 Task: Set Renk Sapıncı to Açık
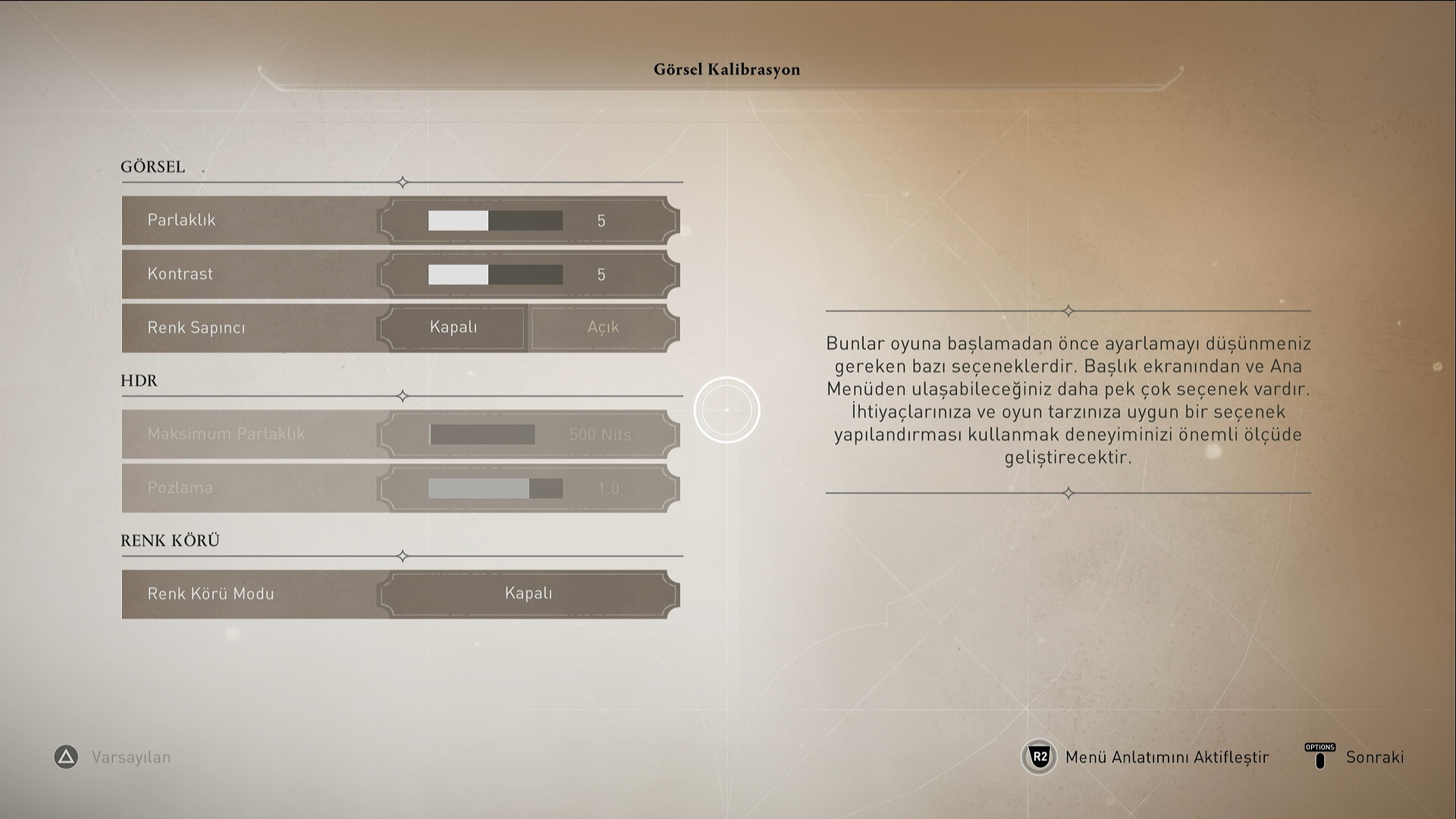pos(603,328)
